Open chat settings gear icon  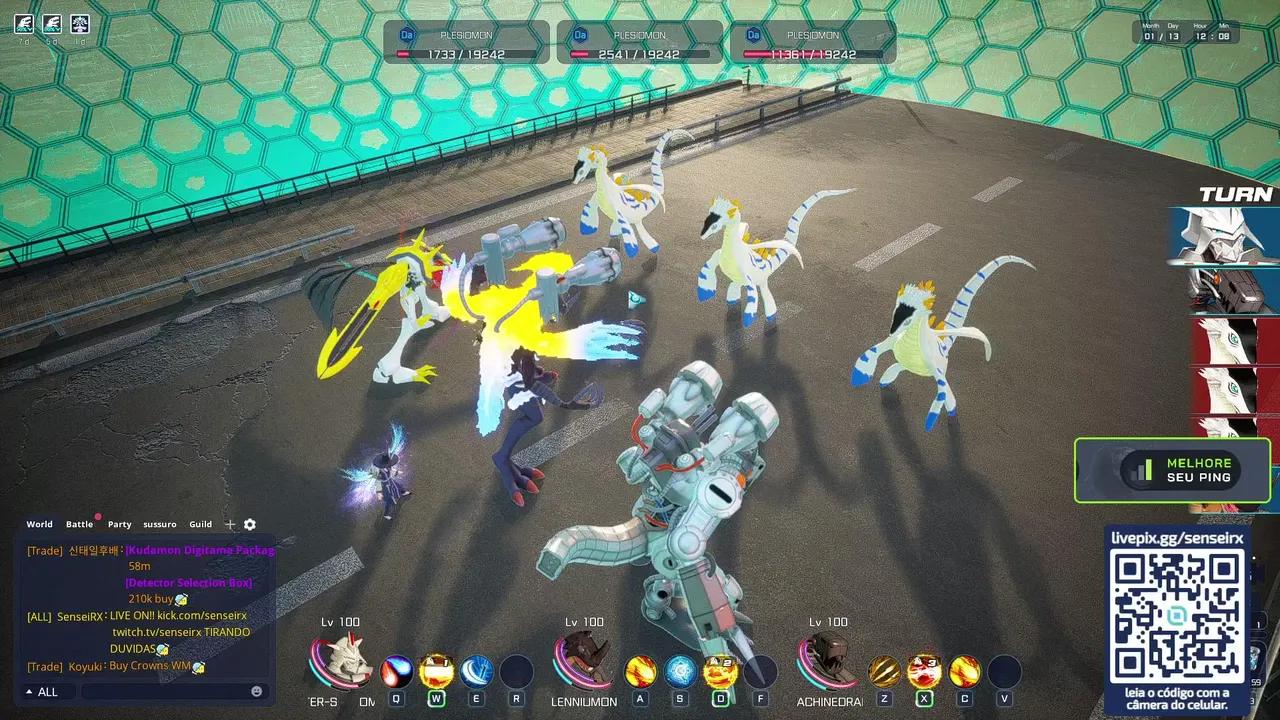(250, 524)
